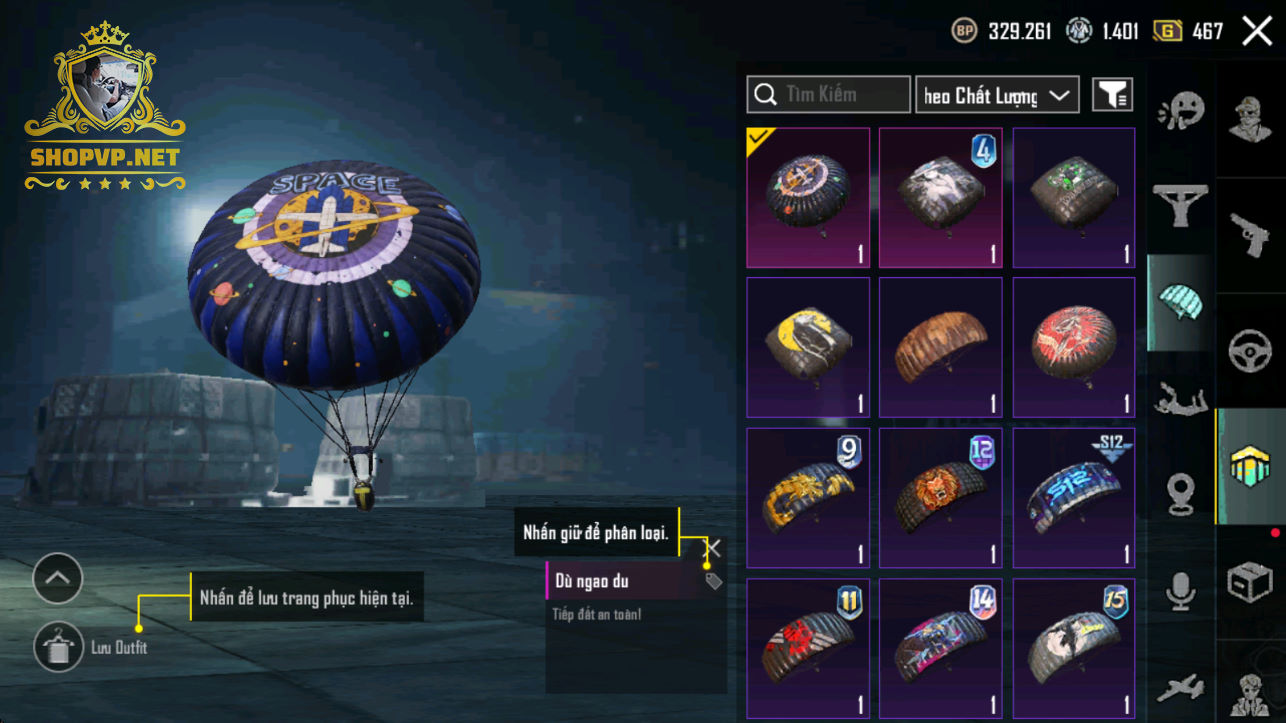Collapse panel with the up-arrow button
This screenshot has height=723, width=1286.
pyautogui.click(x=57, y=578)
